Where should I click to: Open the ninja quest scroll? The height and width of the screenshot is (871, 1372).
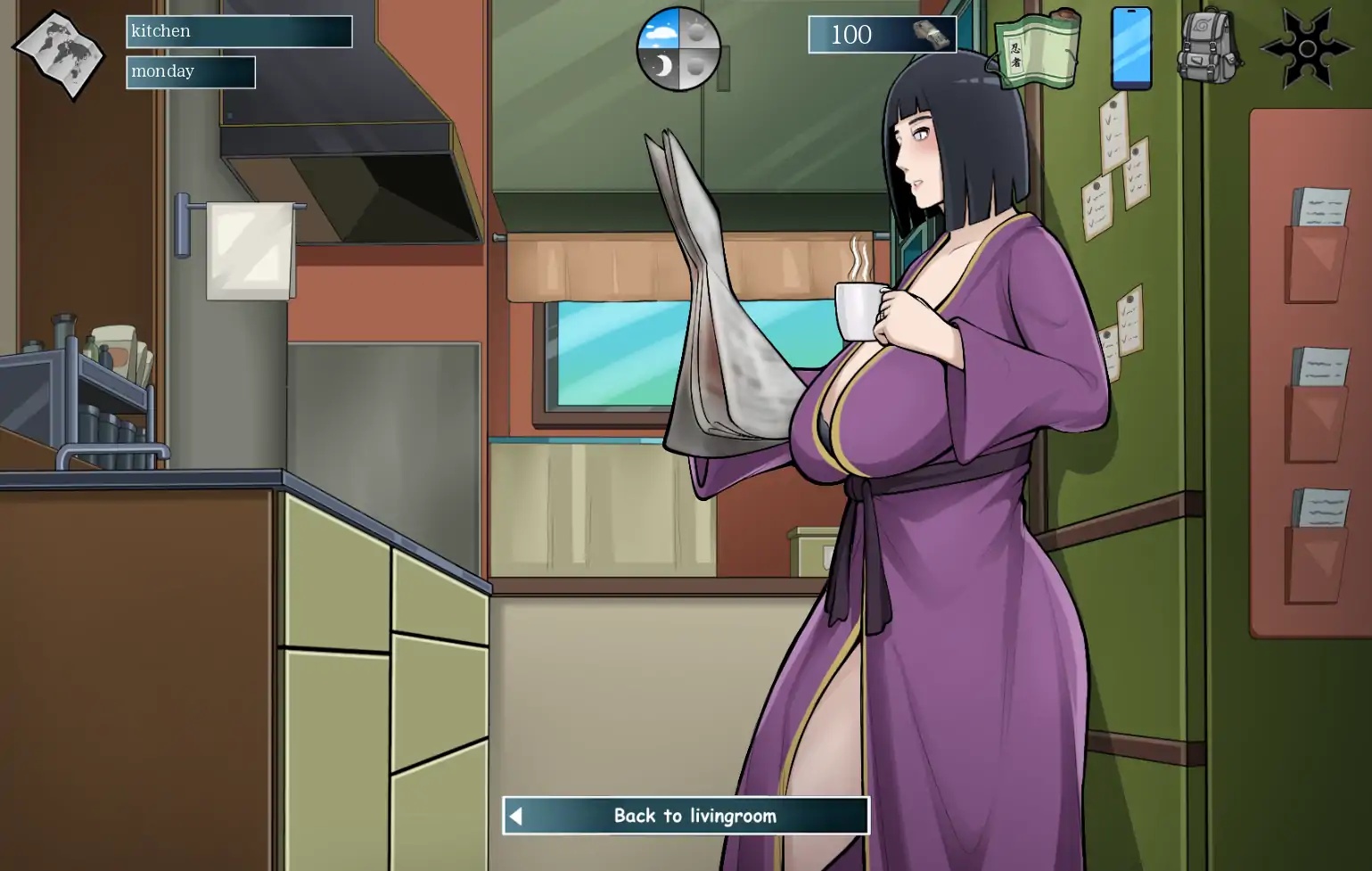click(x=1037, y=49)
